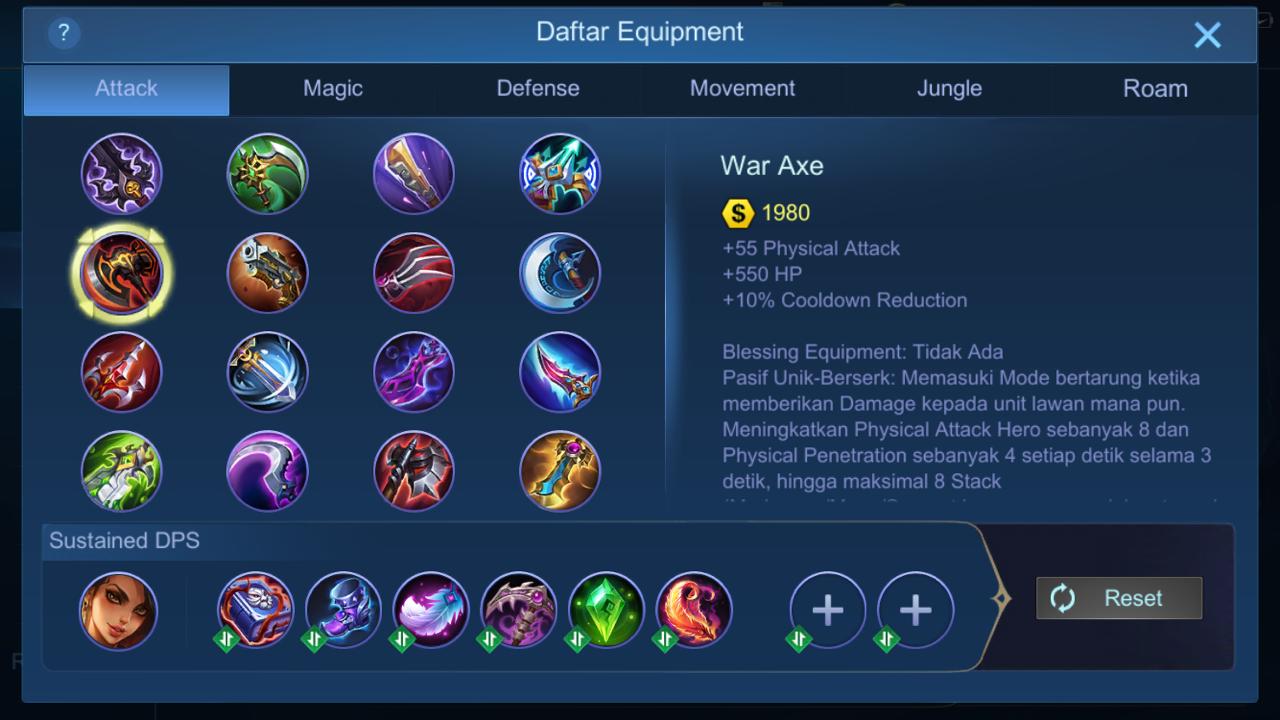Switch to the Magic equipment tab
The width and height of the screenshot is (1280, 720).
click(x=332, y=88)
